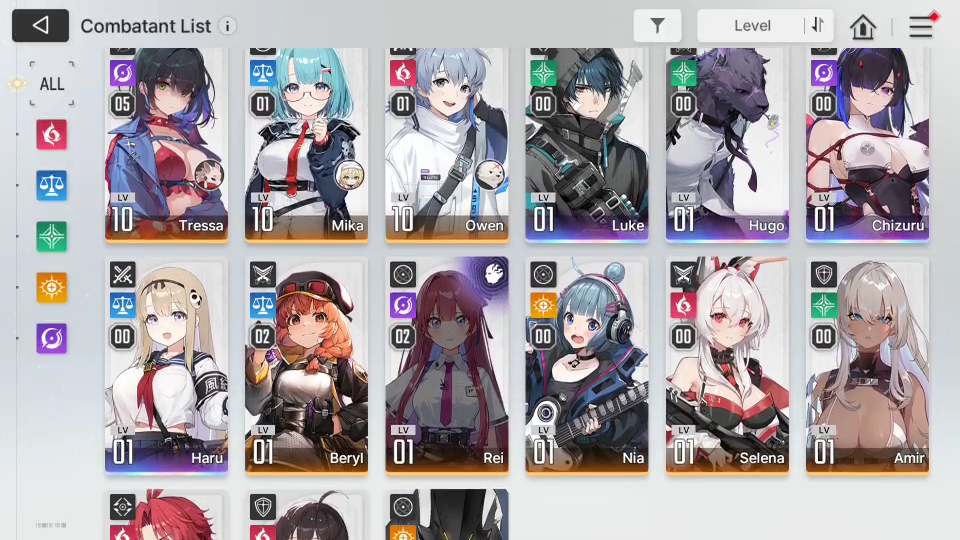Select Tressa's combatant card

click(166, 145)
